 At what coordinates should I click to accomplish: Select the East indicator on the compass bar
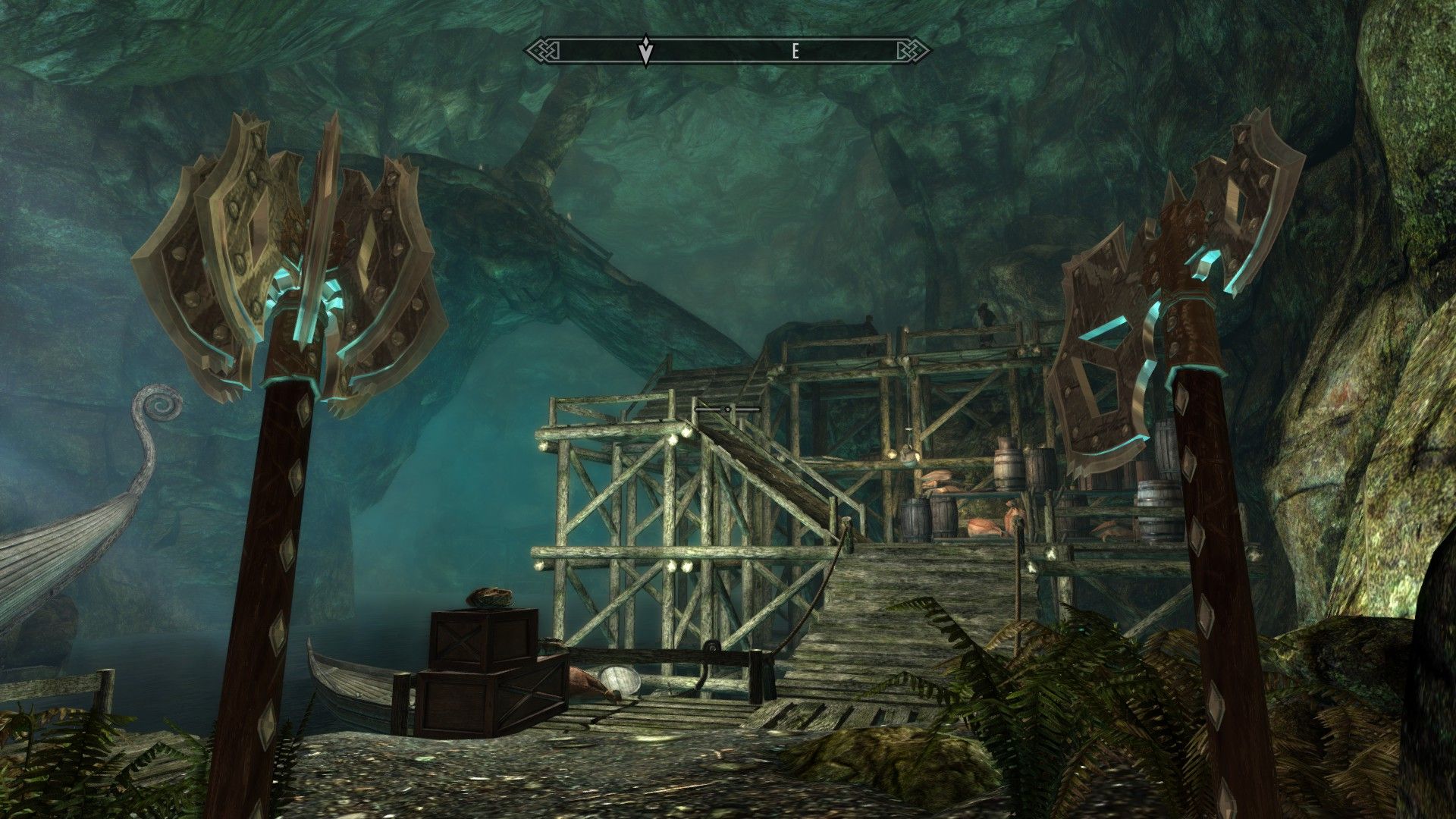point(795,52)
